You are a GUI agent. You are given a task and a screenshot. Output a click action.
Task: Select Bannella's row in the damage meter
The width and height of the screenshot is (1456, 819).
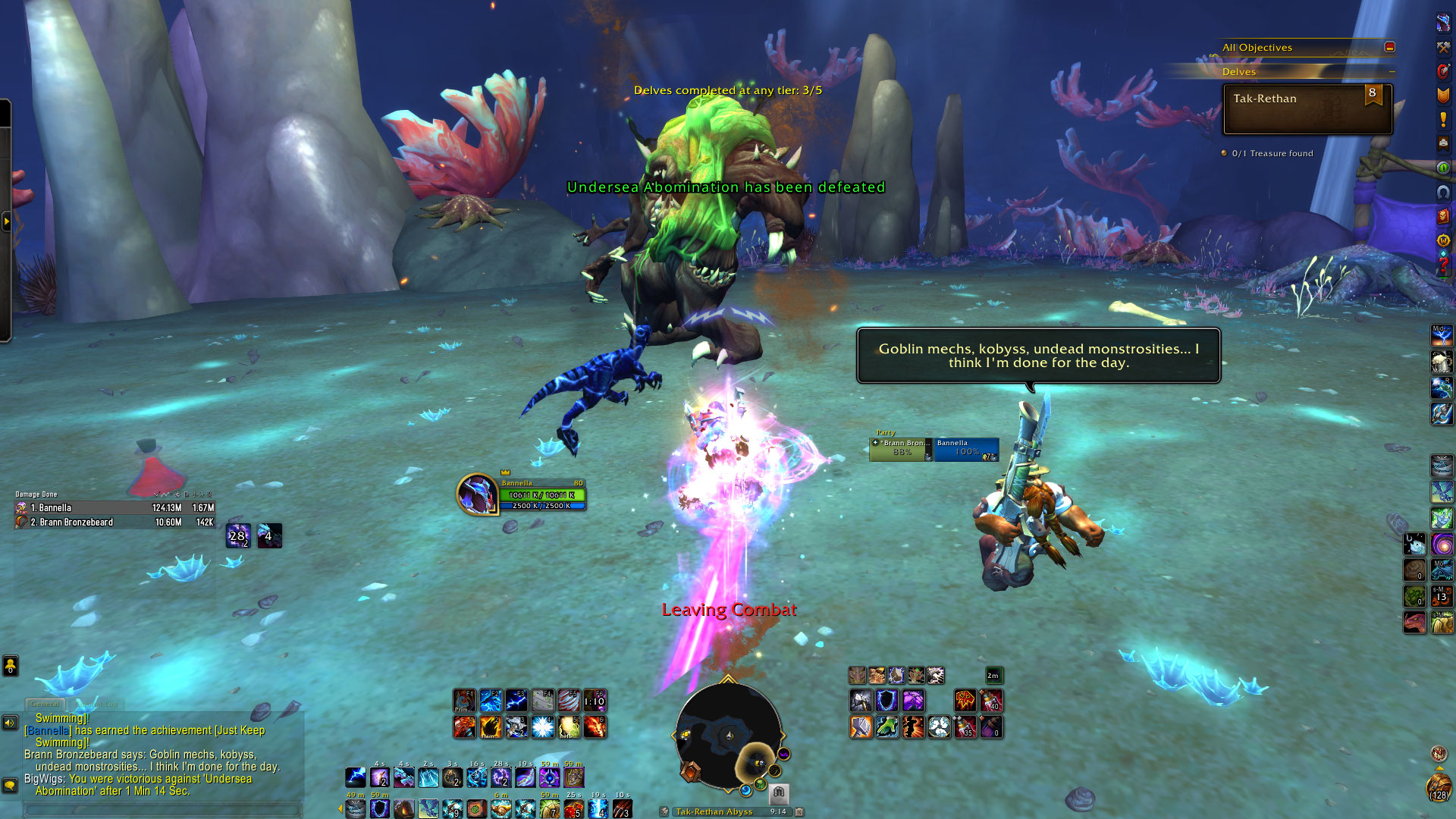[x=115, y=508]
